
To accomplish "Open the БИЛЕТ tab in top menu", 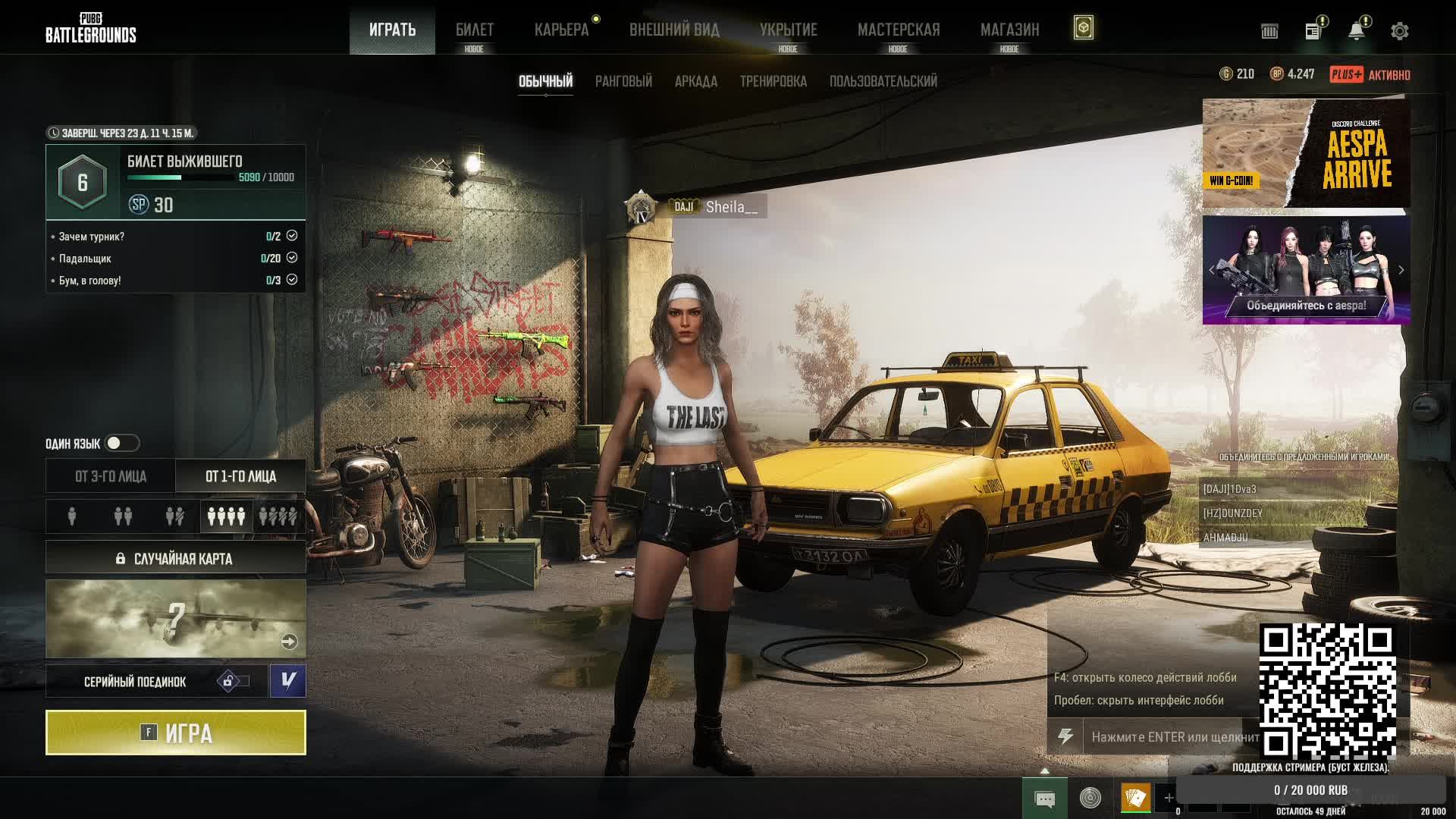I will click(x=474, y=30).
